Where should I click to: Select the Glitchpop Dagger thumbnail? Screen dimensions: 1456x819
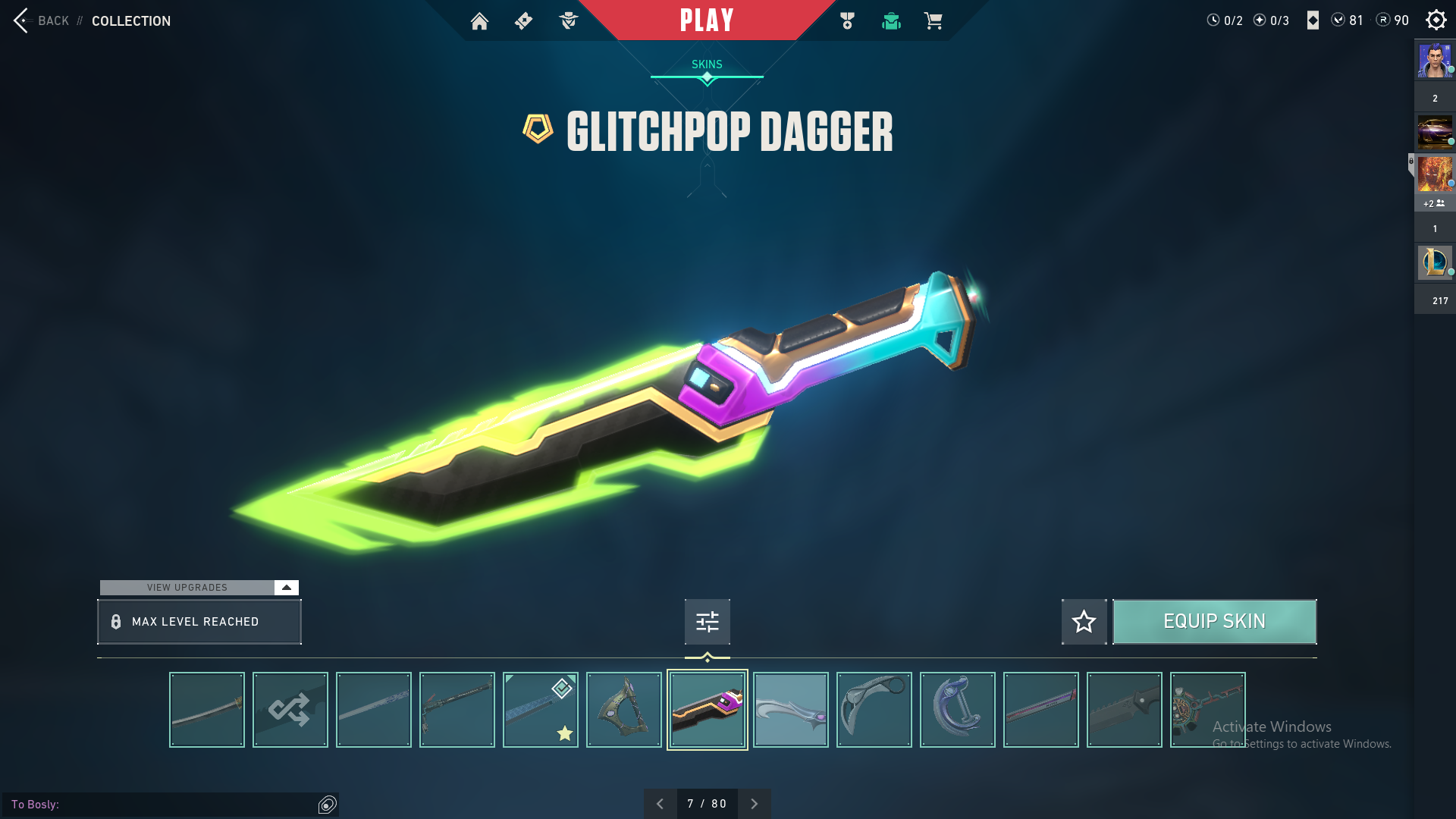coord(708,710)
